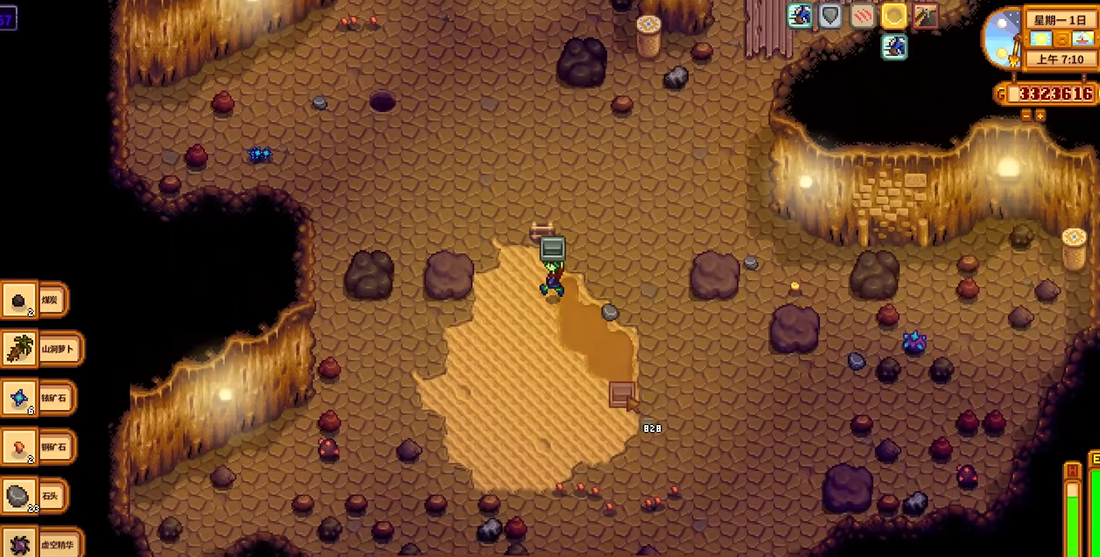Viewport: 1100px width, 557px height.
Task: Click the 铱矿石 iridium ore notification
Action: [x=37, y=398]
